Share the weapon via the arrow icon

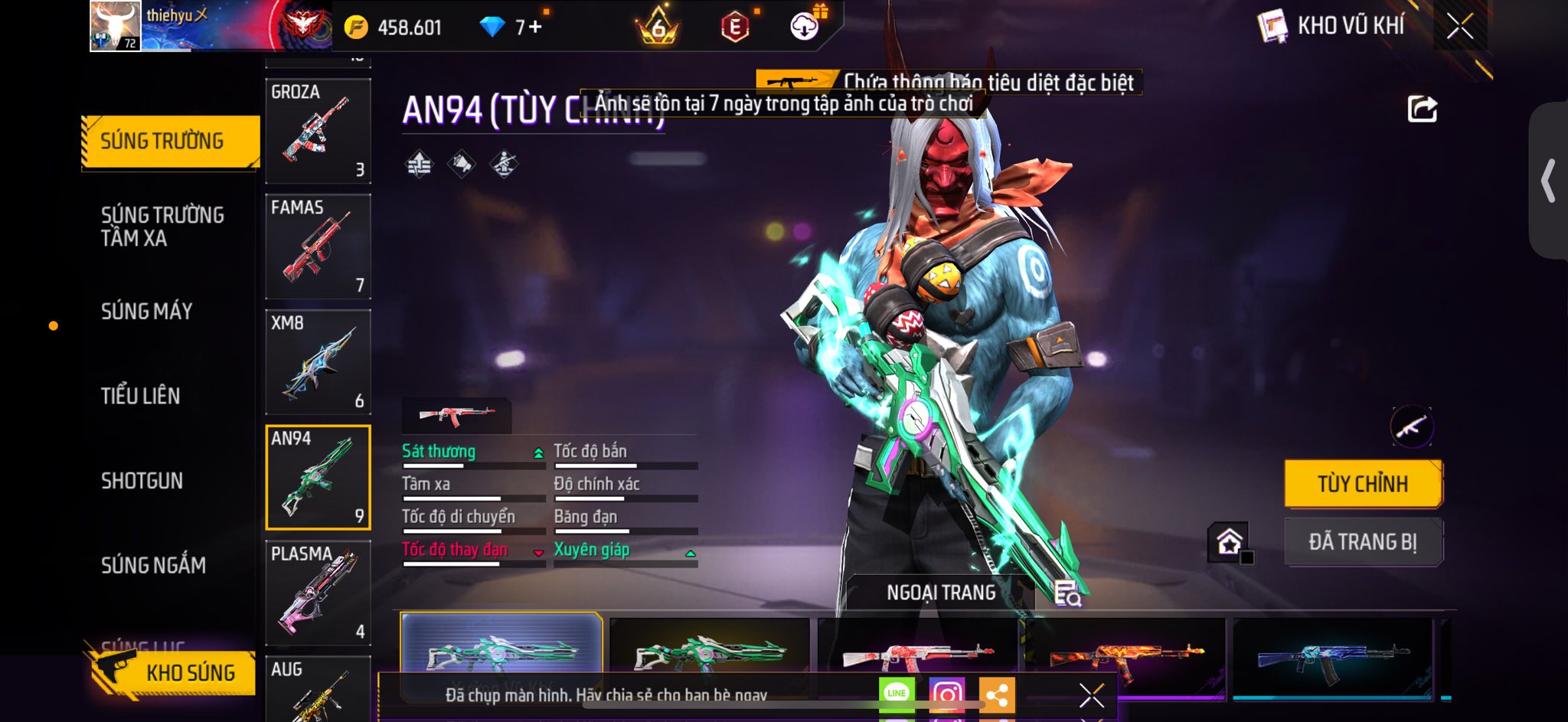pos(1423,109)
